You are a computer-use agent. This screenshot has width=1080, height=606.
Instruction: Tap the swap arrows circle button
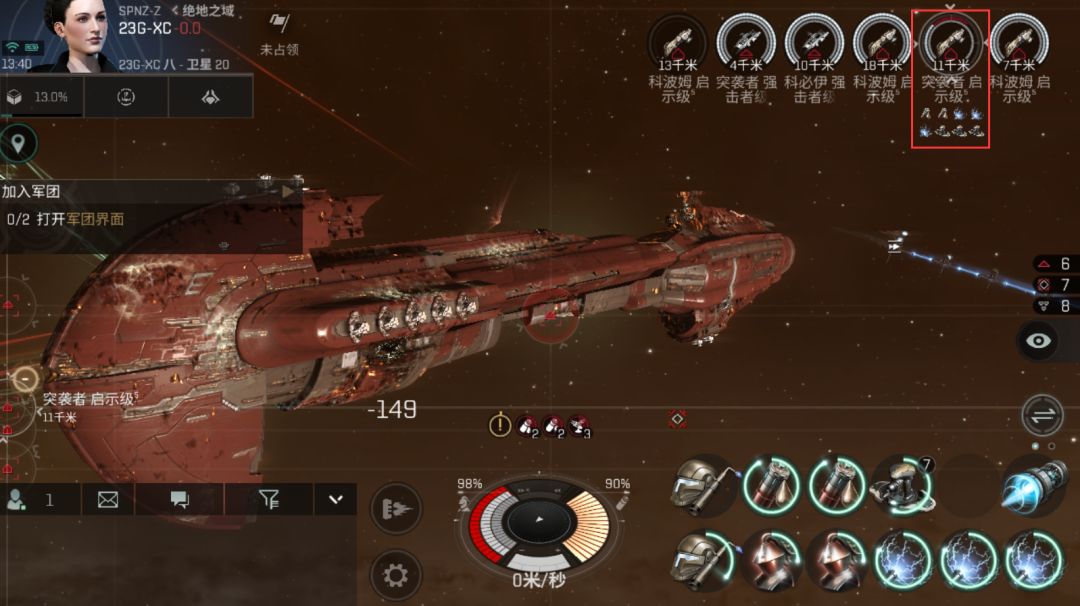point(1042,415)
